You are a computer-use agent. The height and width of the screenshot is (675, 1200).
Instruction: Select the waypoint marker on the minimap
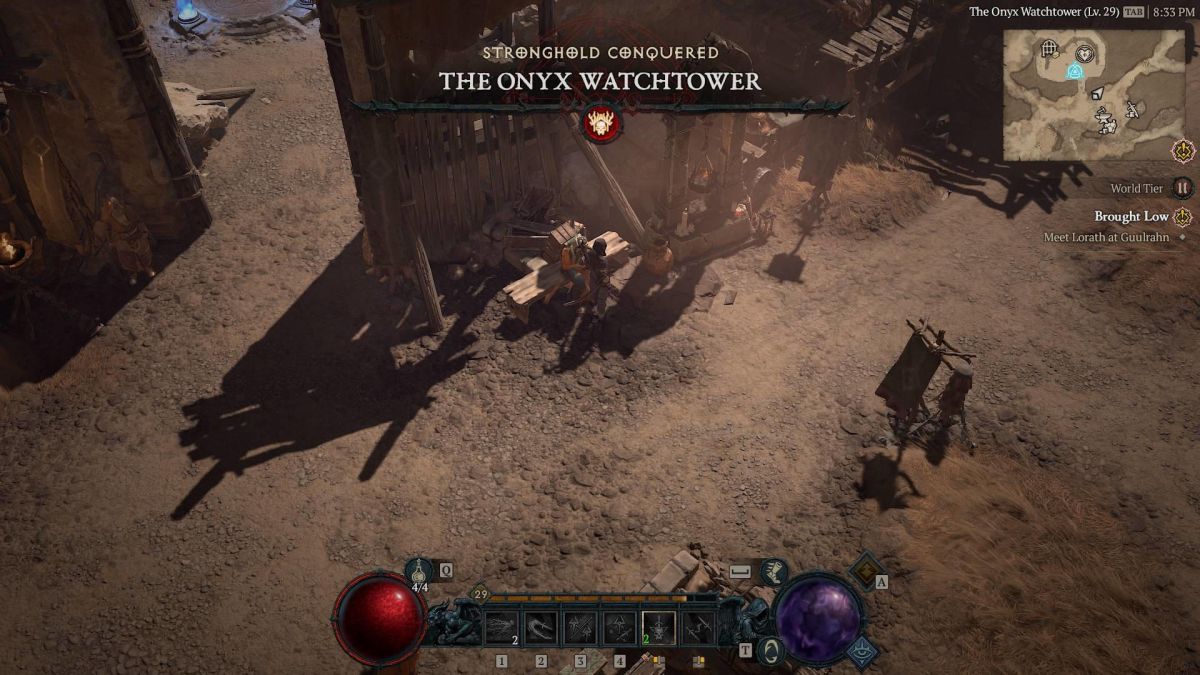(x=1074, y=71)
